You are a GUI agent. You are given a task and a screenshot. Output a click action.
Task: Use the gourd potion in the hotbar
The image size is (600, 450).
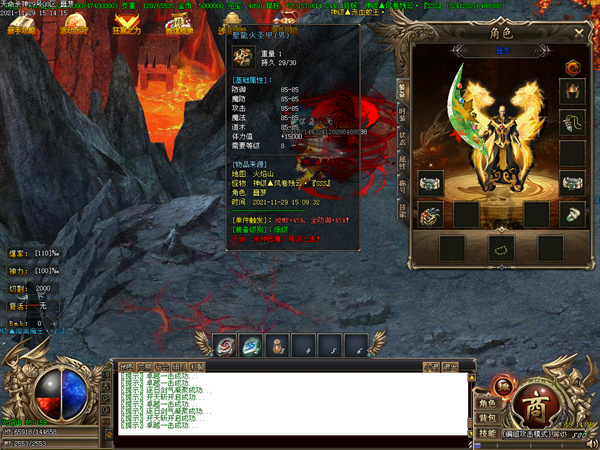(277, 343)
